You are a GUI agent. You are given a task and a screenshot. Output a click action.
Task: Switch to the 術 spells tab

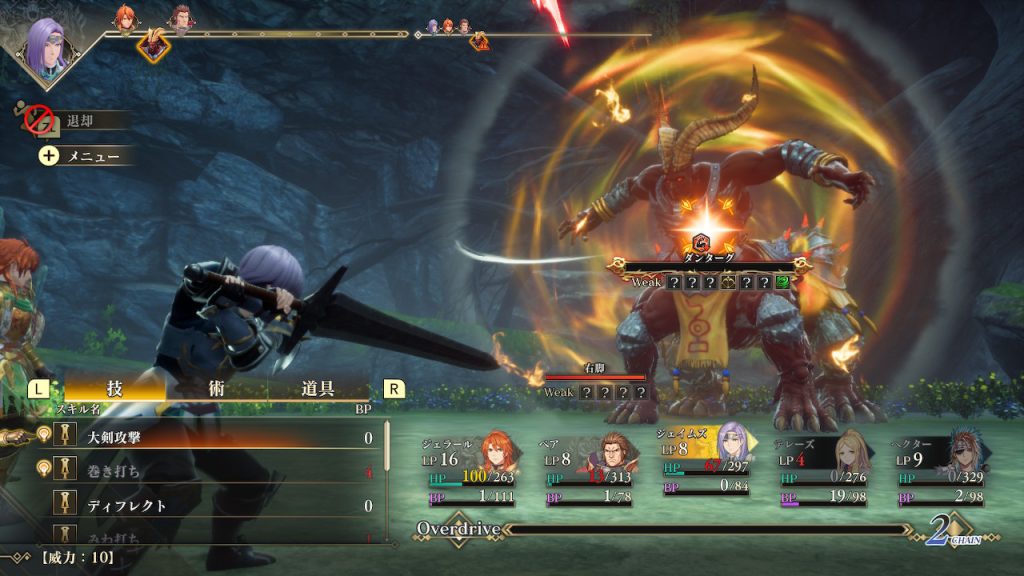tap(217, 389)
